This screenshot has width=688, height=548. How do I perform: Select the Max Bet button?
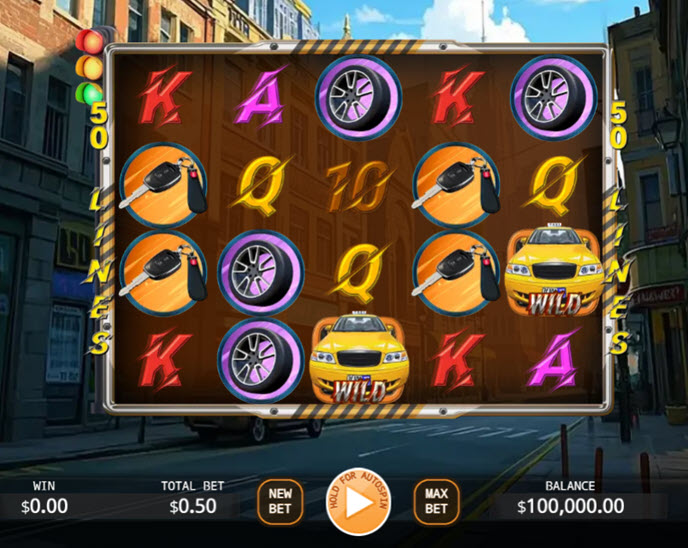(x=436, y=501)
